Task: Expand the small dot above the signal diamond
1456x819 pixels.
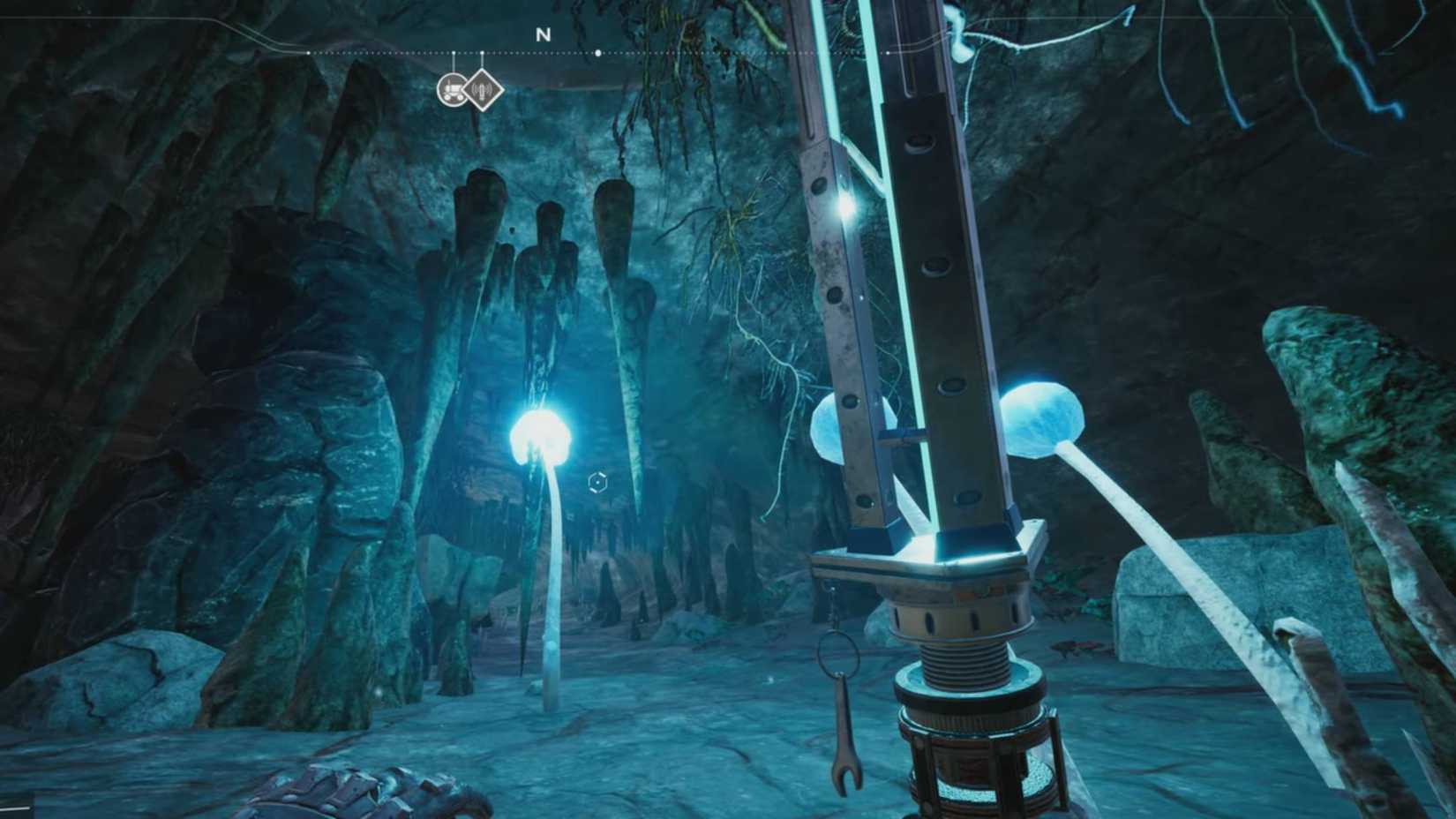Action: [483, 53]
